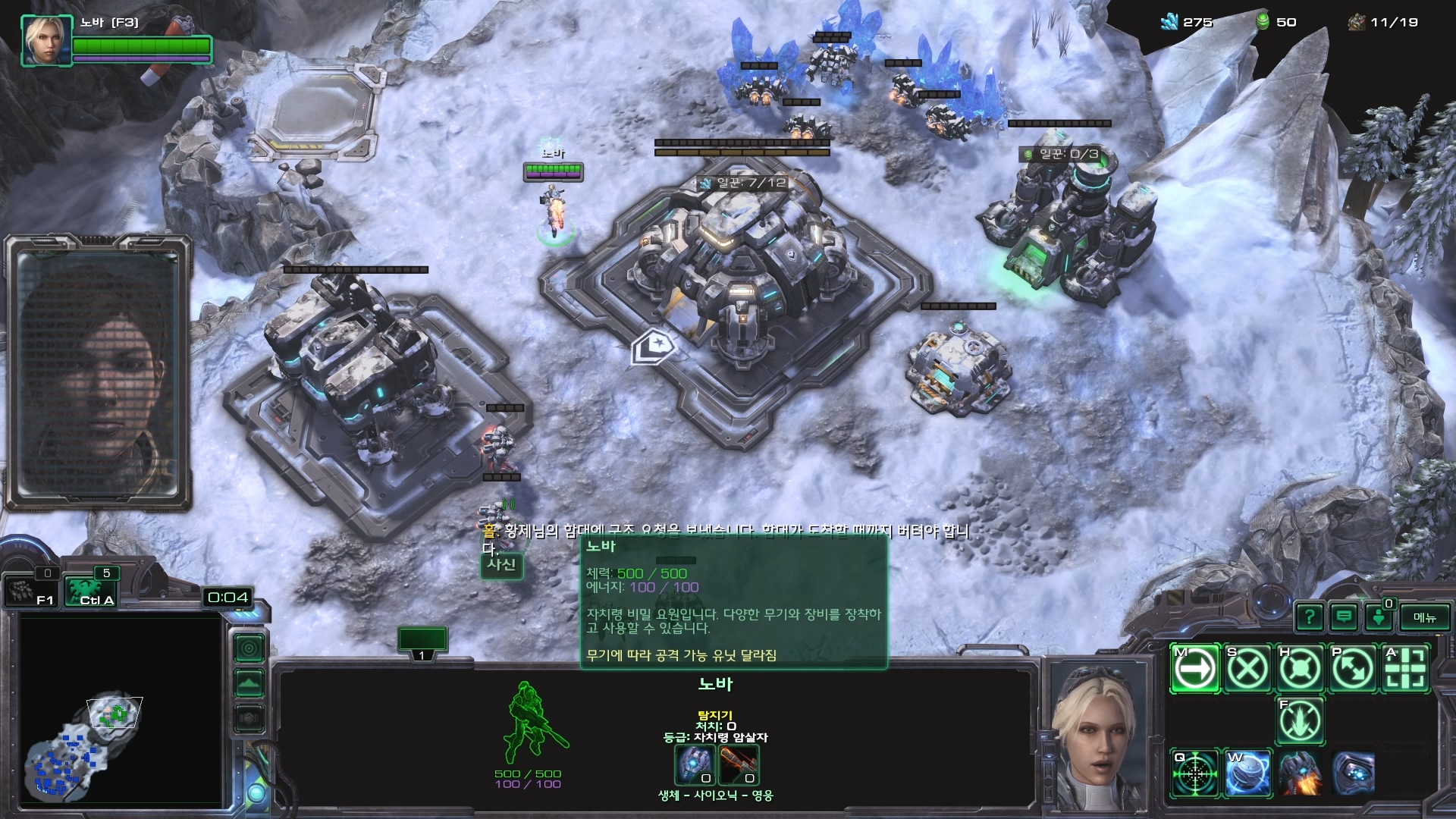
Task: Select control group 1 tab
Action: click(422, 642)
